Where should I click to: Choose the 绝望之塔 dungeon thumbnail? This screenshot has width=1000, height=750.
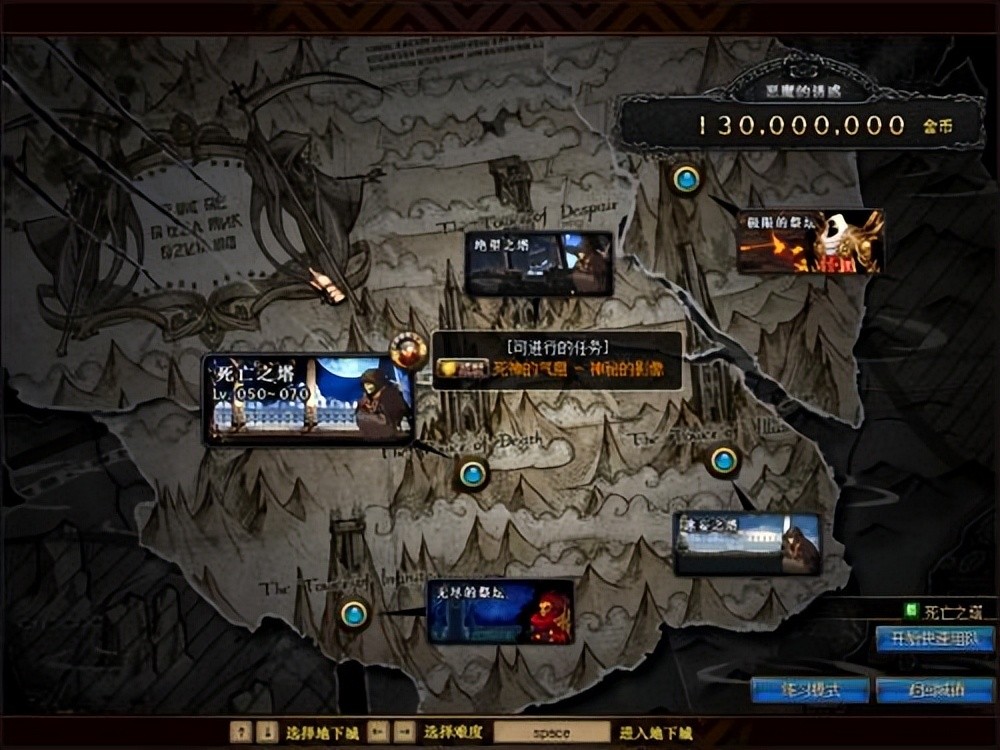tap(539, 264)
